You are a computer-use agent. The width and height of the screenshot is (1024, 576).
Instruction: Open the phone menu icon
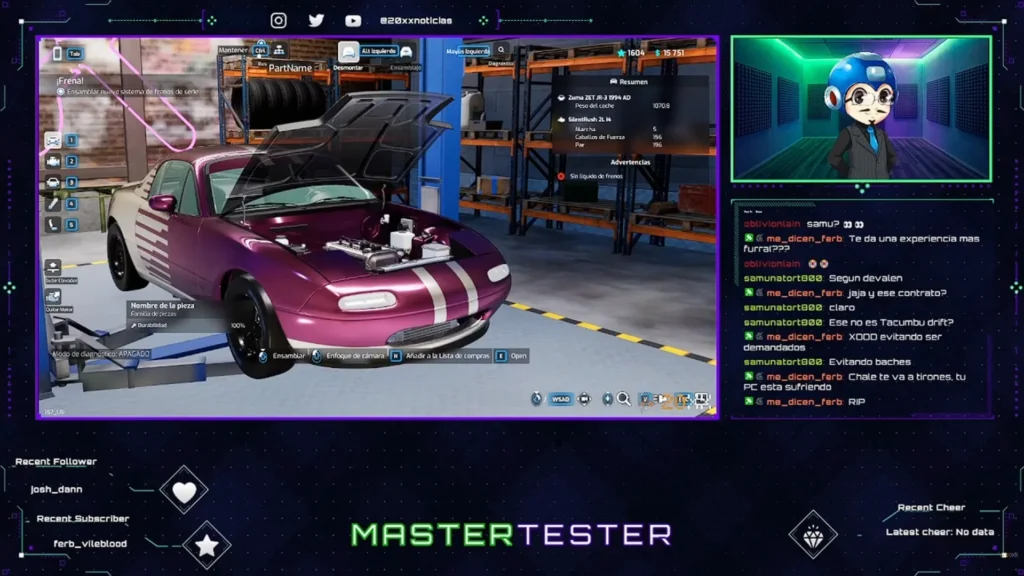click(x=57, y=54)
